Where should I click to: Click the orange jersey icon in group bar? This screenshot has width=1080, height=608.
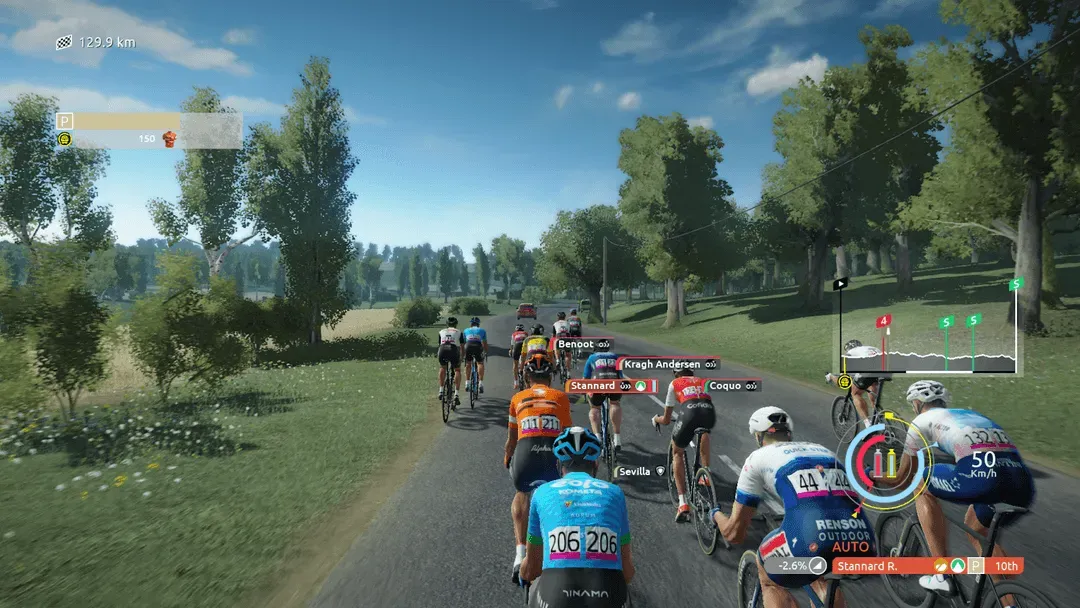pyautogui.click(x=169, y=139)
